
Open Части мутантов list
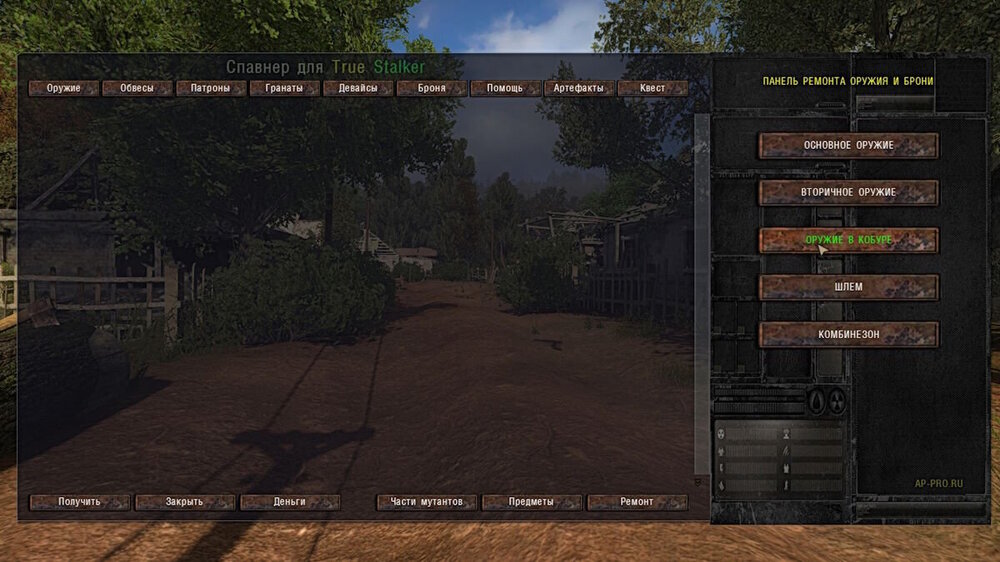(427, 502)
